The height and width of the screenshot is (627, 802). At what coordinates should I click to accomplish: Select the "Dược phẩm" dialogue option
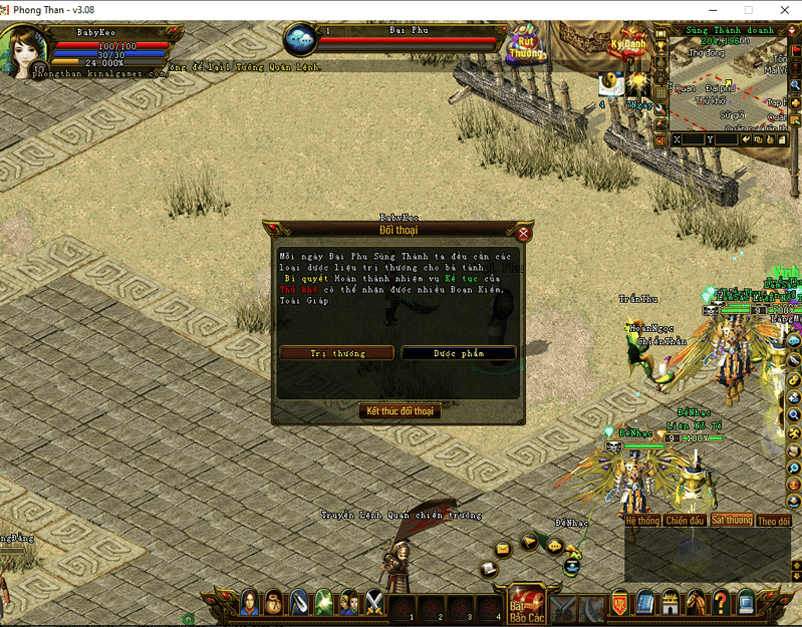459,353
